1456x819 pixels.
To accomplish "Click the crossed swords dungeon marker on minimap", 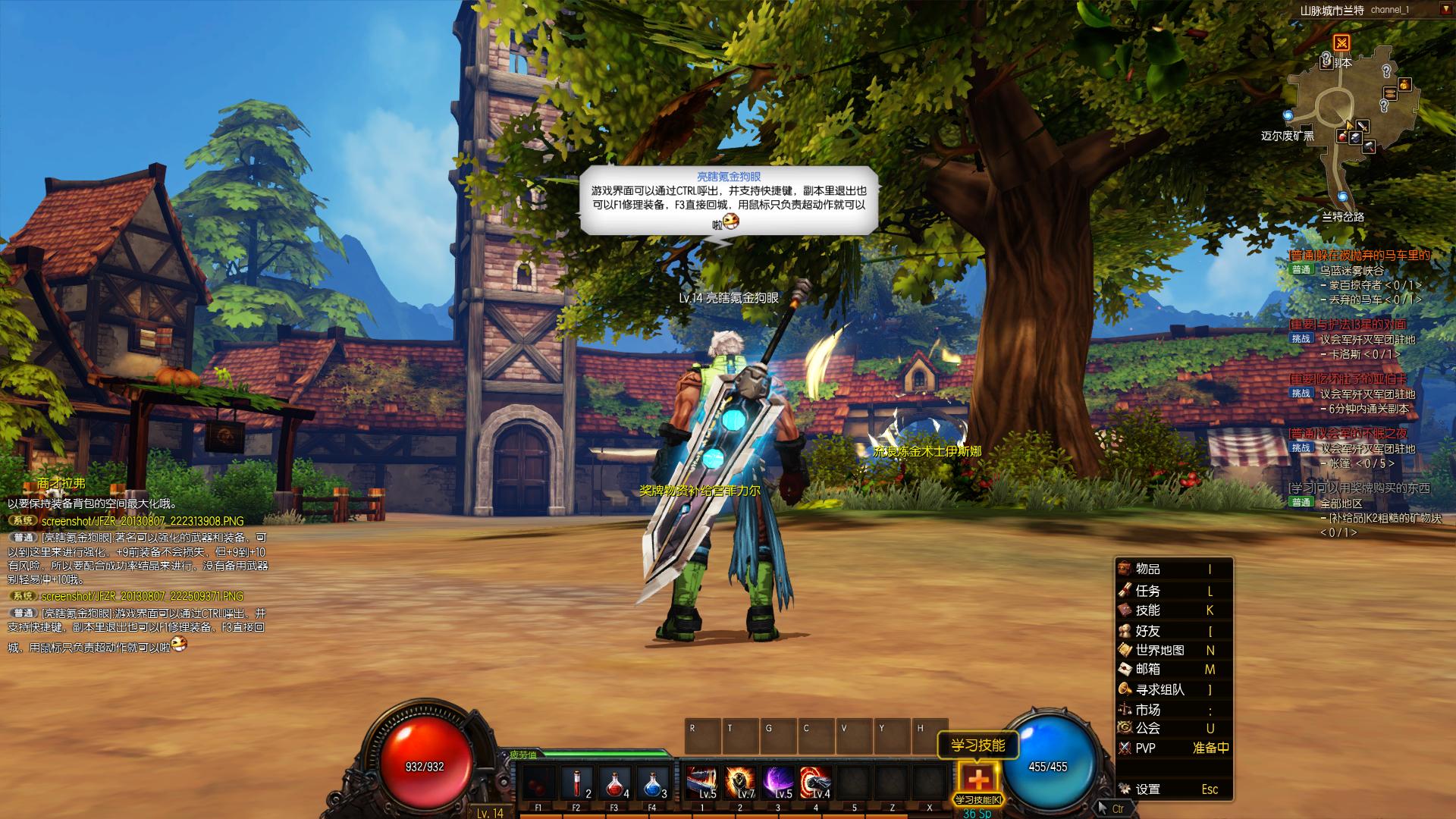I will pyautogui.click(x=1341, y=42).
